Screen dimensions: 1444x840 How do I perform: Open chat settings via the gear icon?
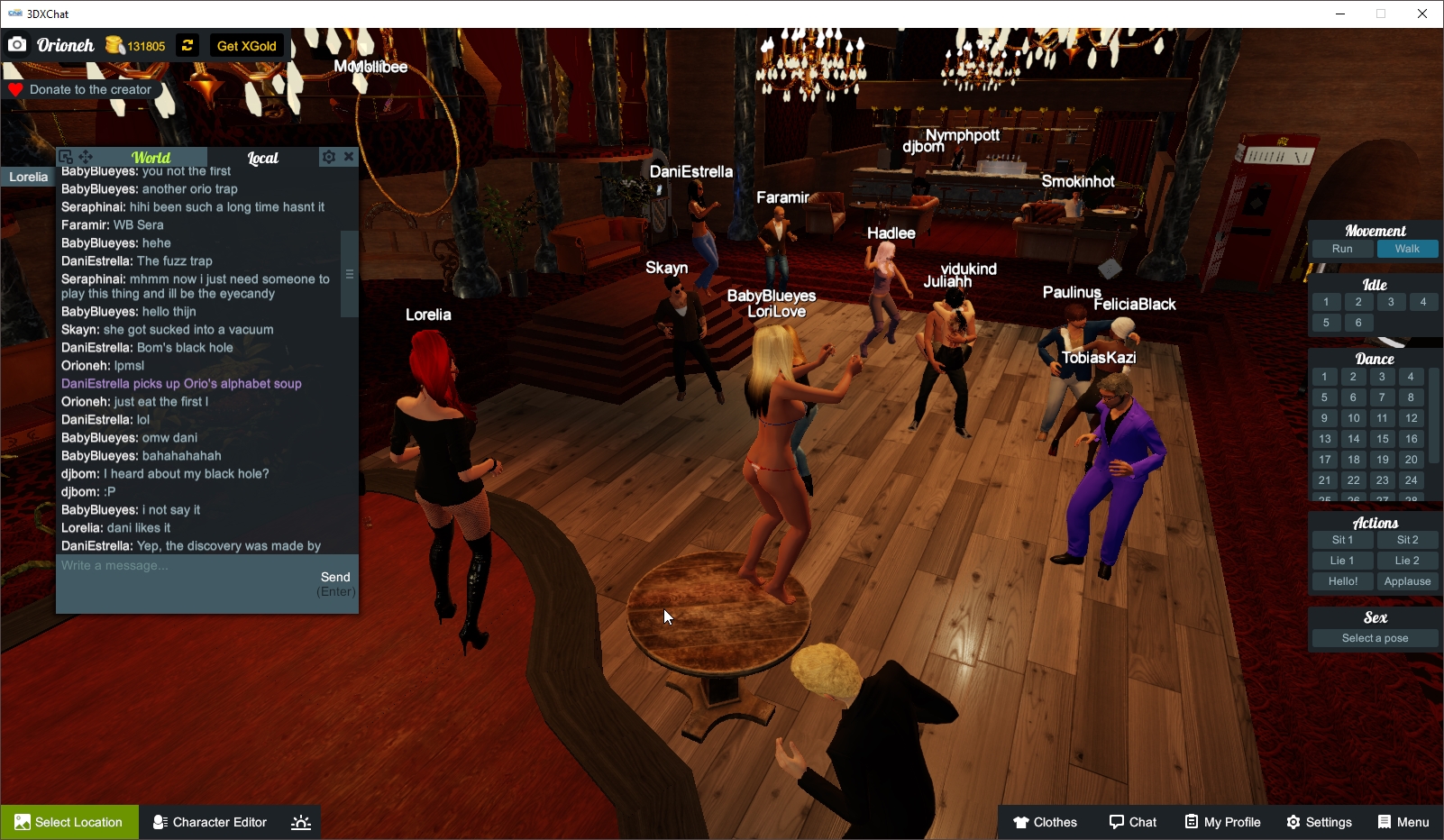coord(328,156)
